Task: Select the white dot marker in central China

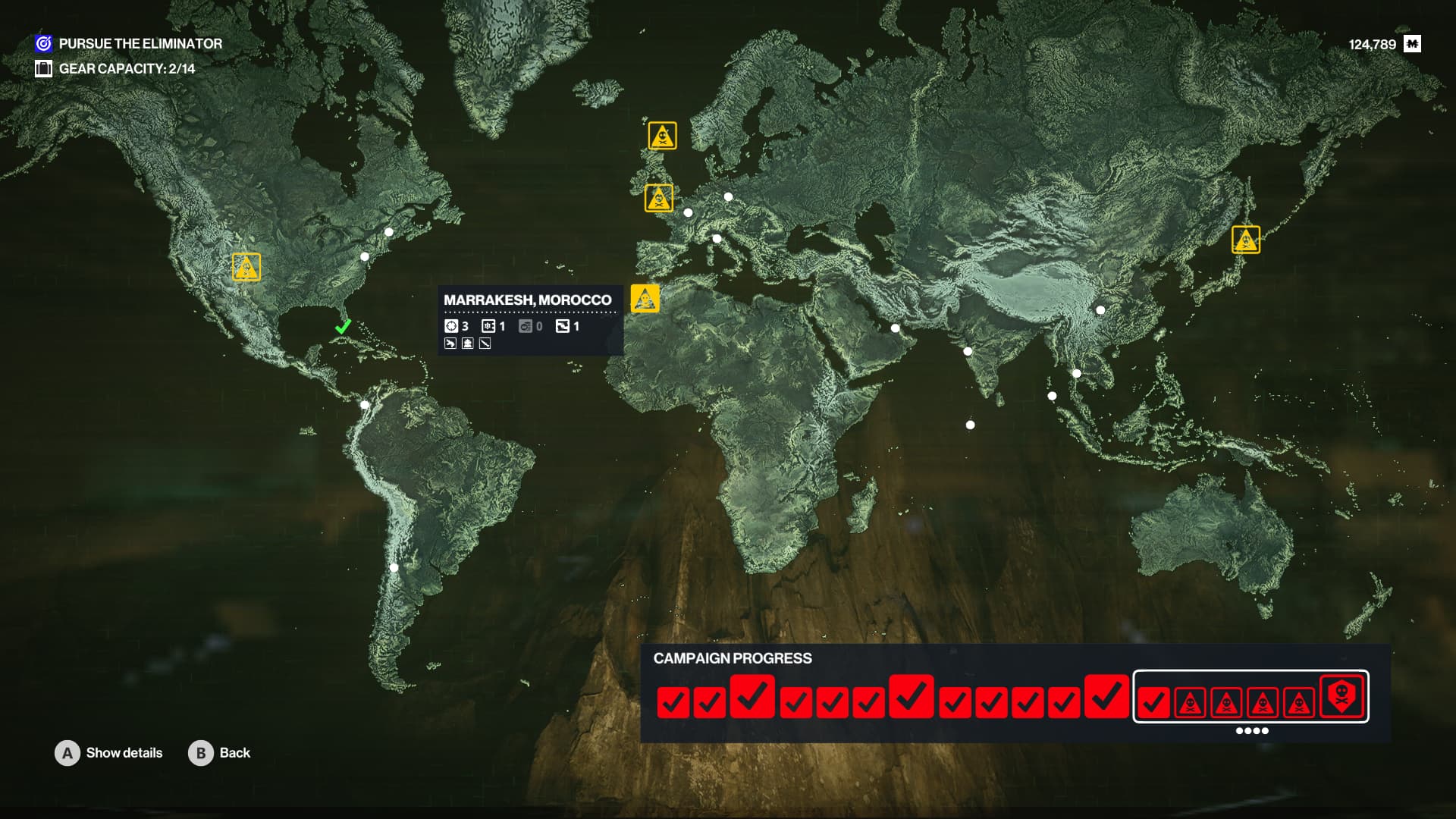Action: 1100,310
